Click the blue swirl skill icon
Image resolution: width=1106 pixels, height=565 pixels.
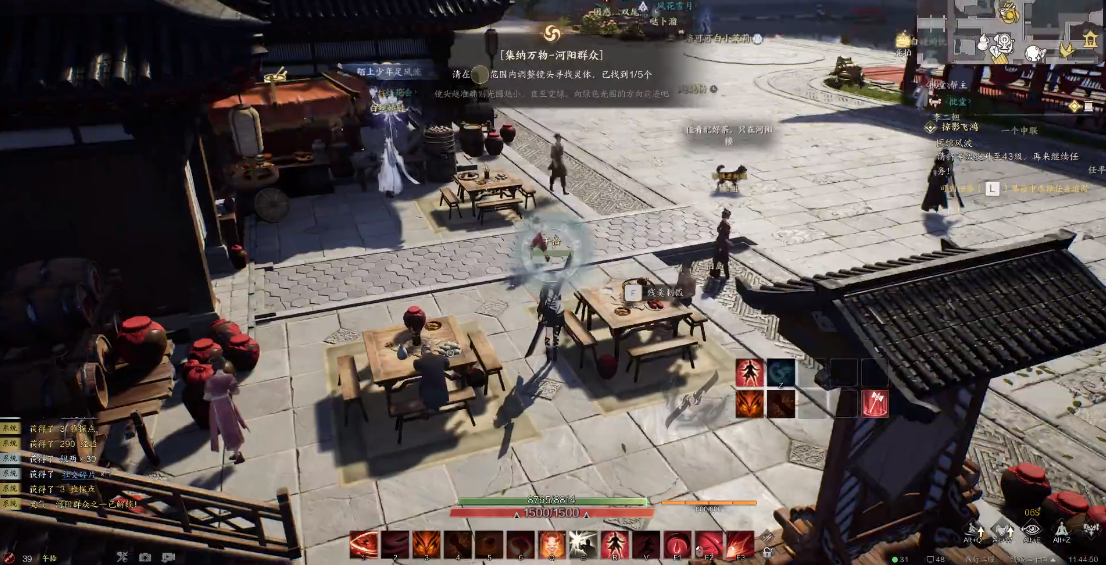781,373
